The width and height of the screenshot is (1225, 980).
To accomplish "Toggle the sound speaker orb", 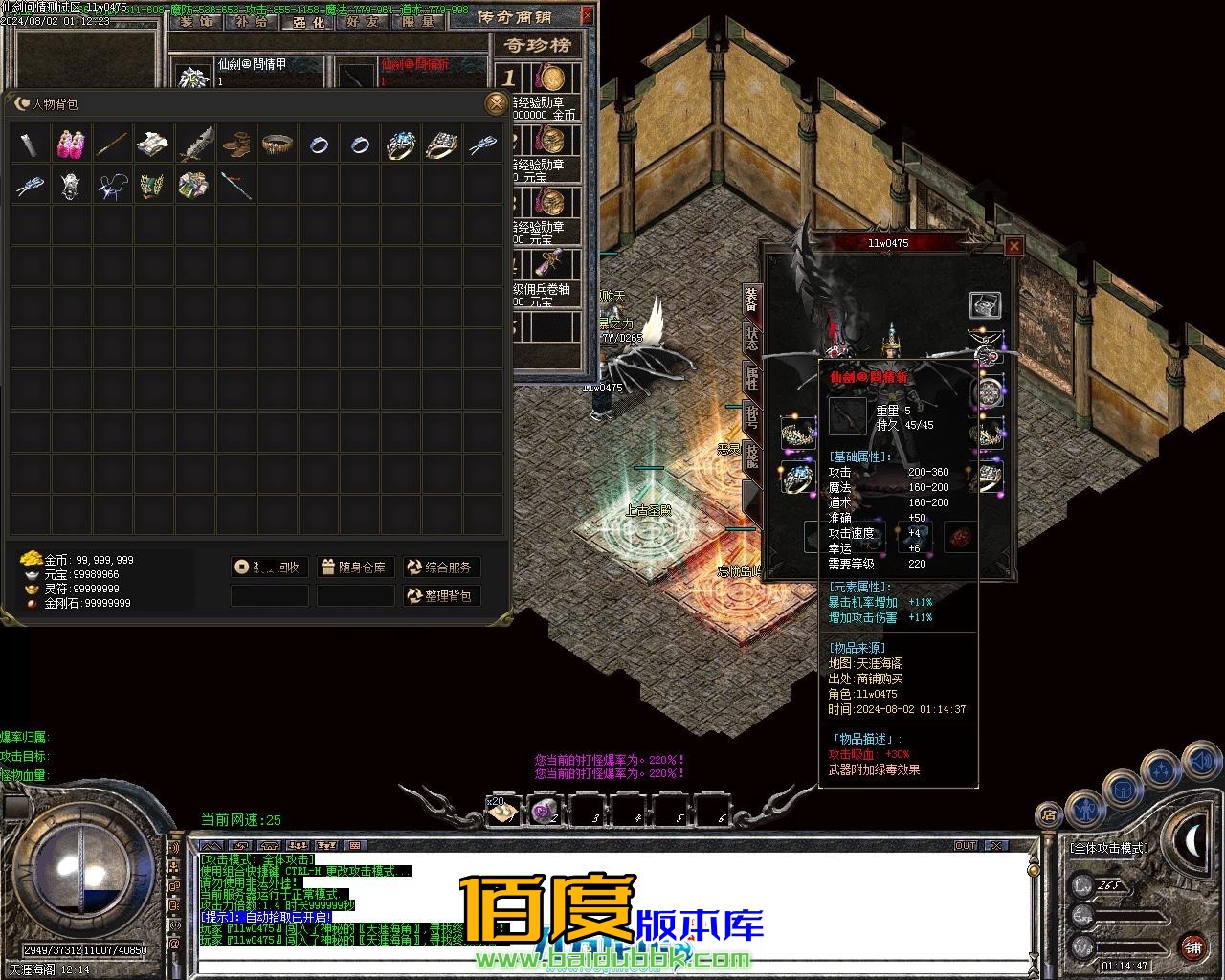I will (1200, 763).
